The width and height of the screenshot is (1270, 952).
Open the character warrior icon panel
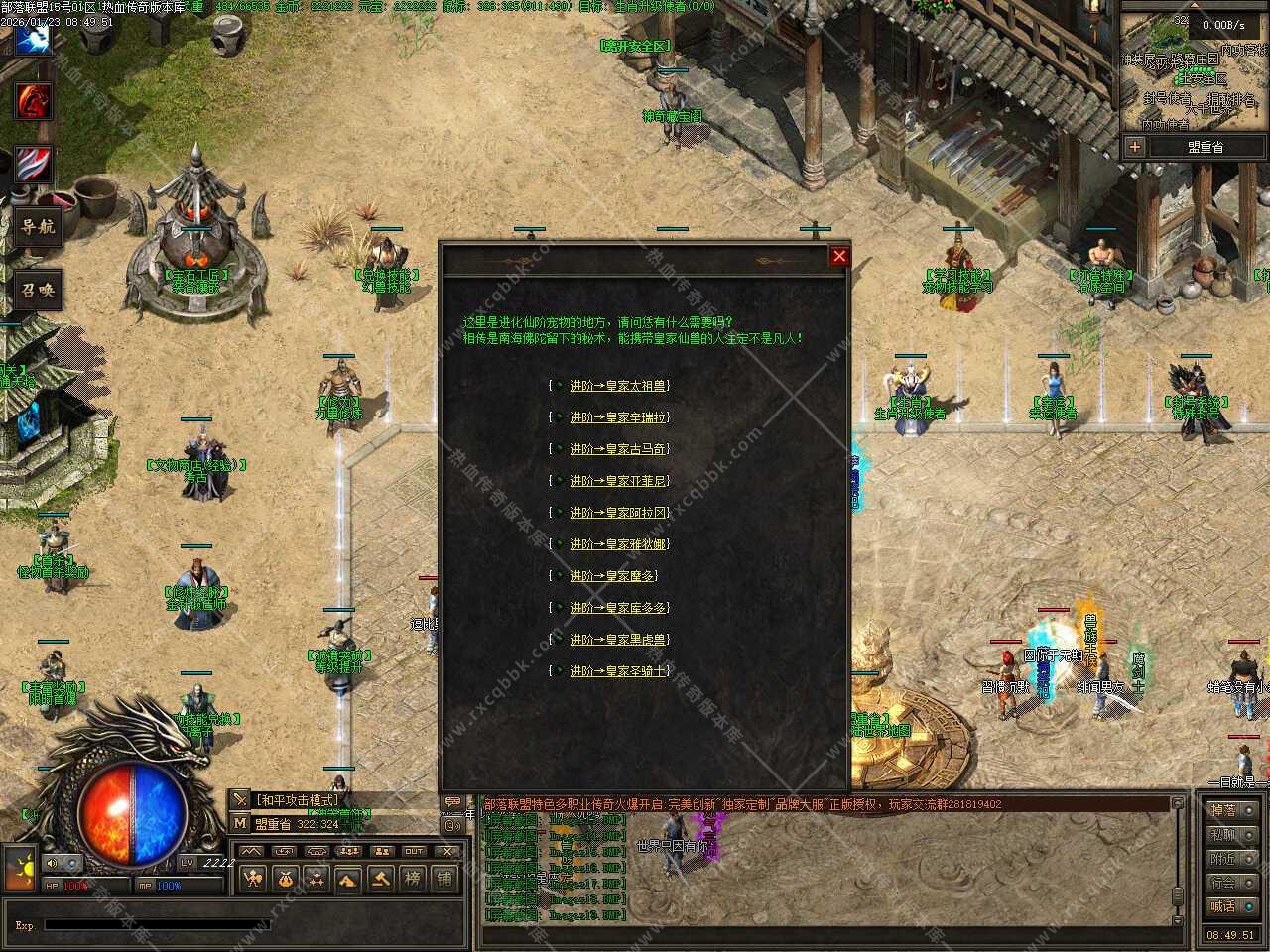tap(253, 878)
